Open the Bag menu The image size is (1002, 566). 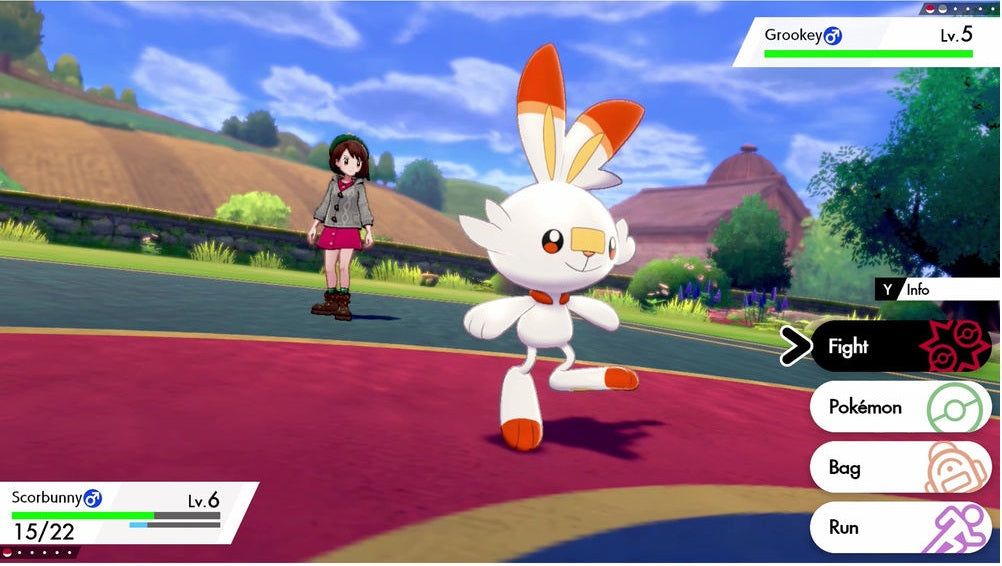click(x=899, y=467)
